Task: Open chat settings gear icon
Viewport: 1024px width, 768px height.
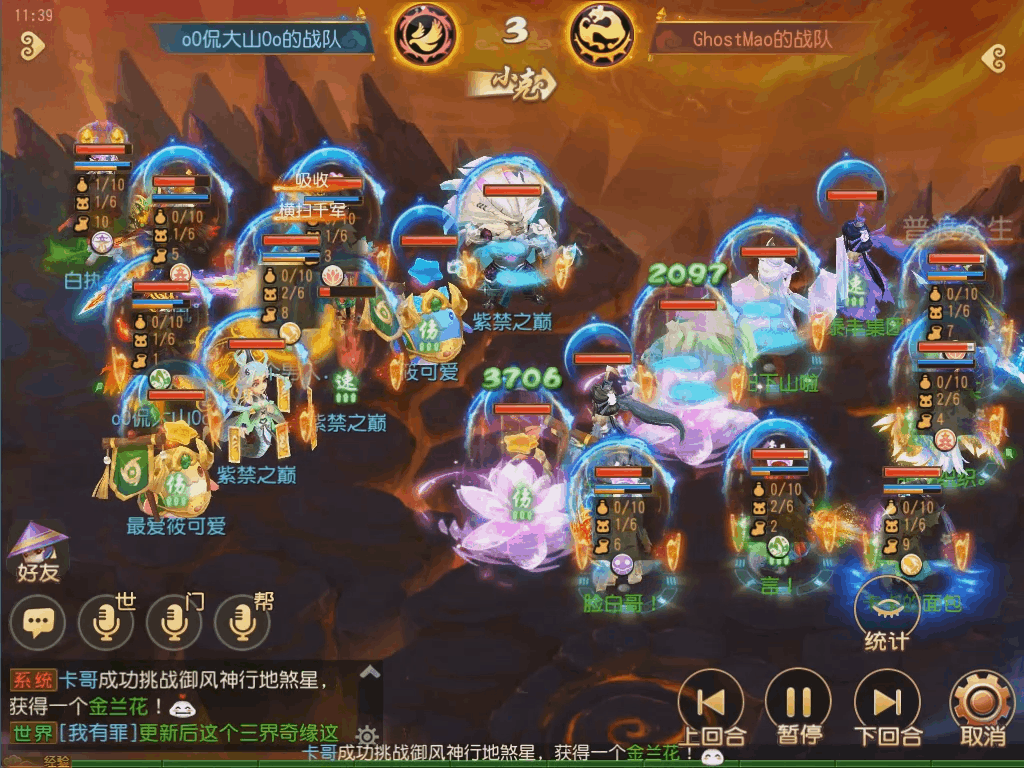Action: click(367, 737)
